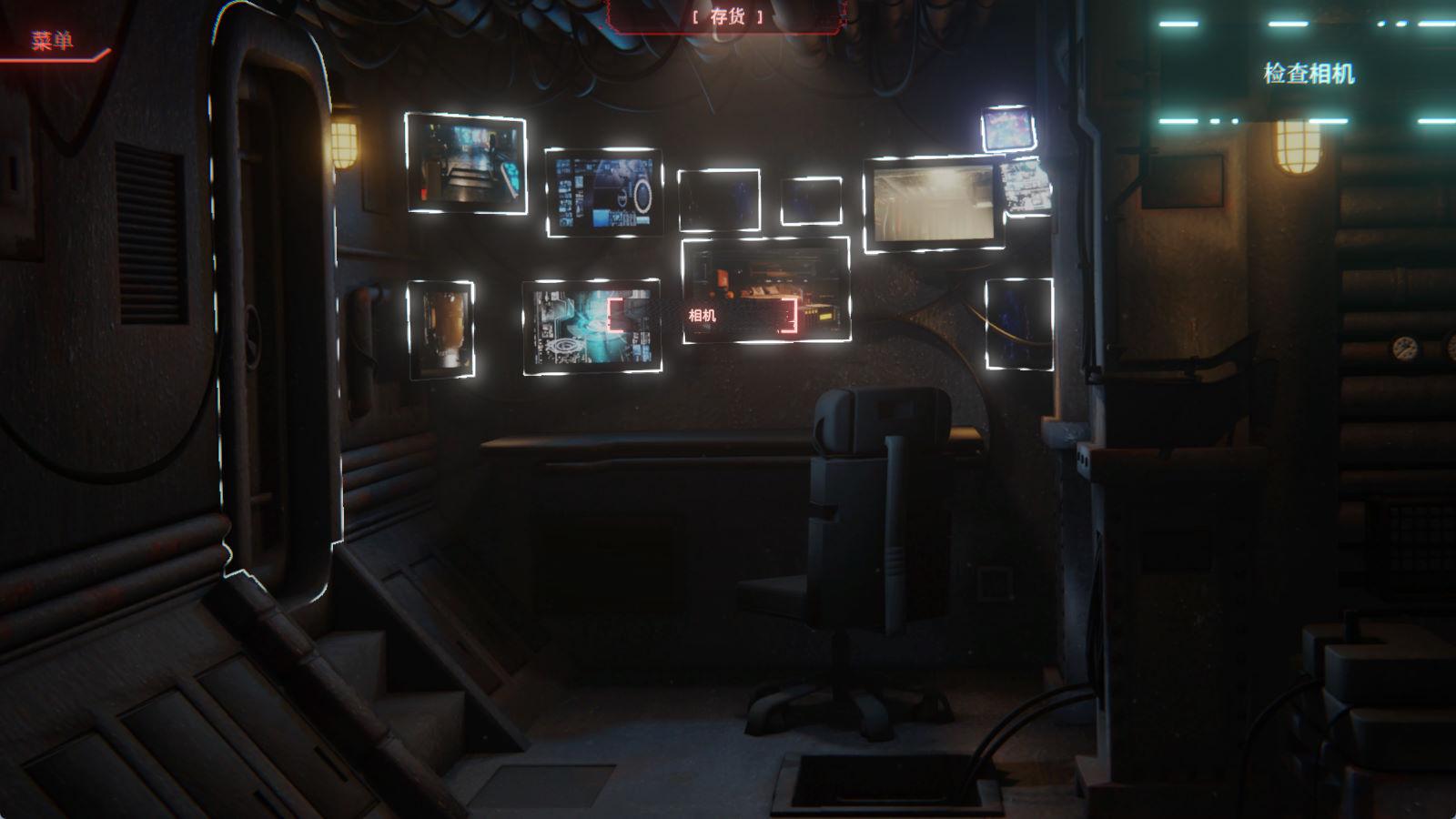Open the 存货 inventory panel
The height and width of the screenshot is (819, 1456).
(x=727, y=17)
